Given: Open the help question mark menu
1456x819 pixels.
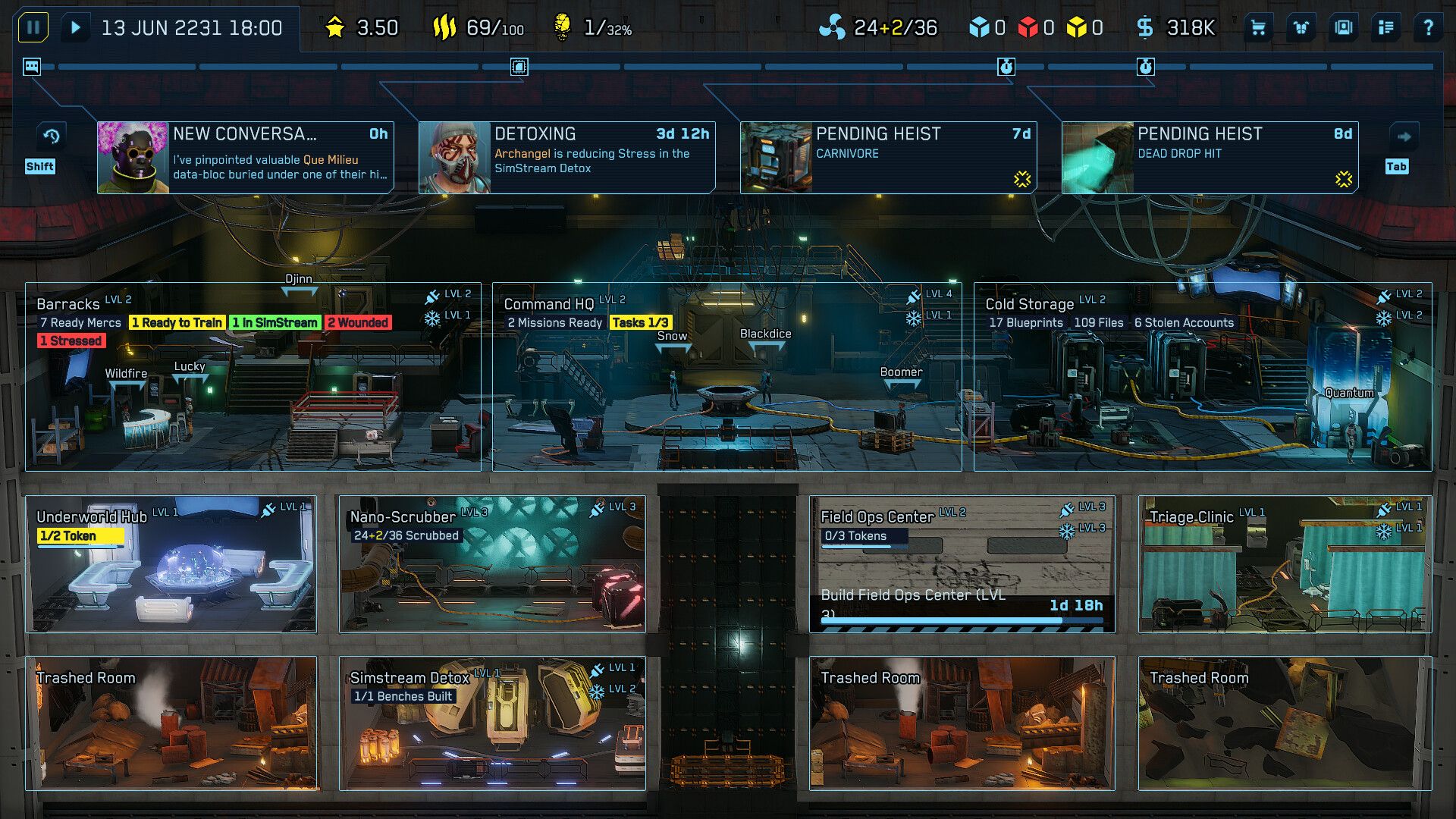Looking at the screenshot, I should (x=1430, y=27).
